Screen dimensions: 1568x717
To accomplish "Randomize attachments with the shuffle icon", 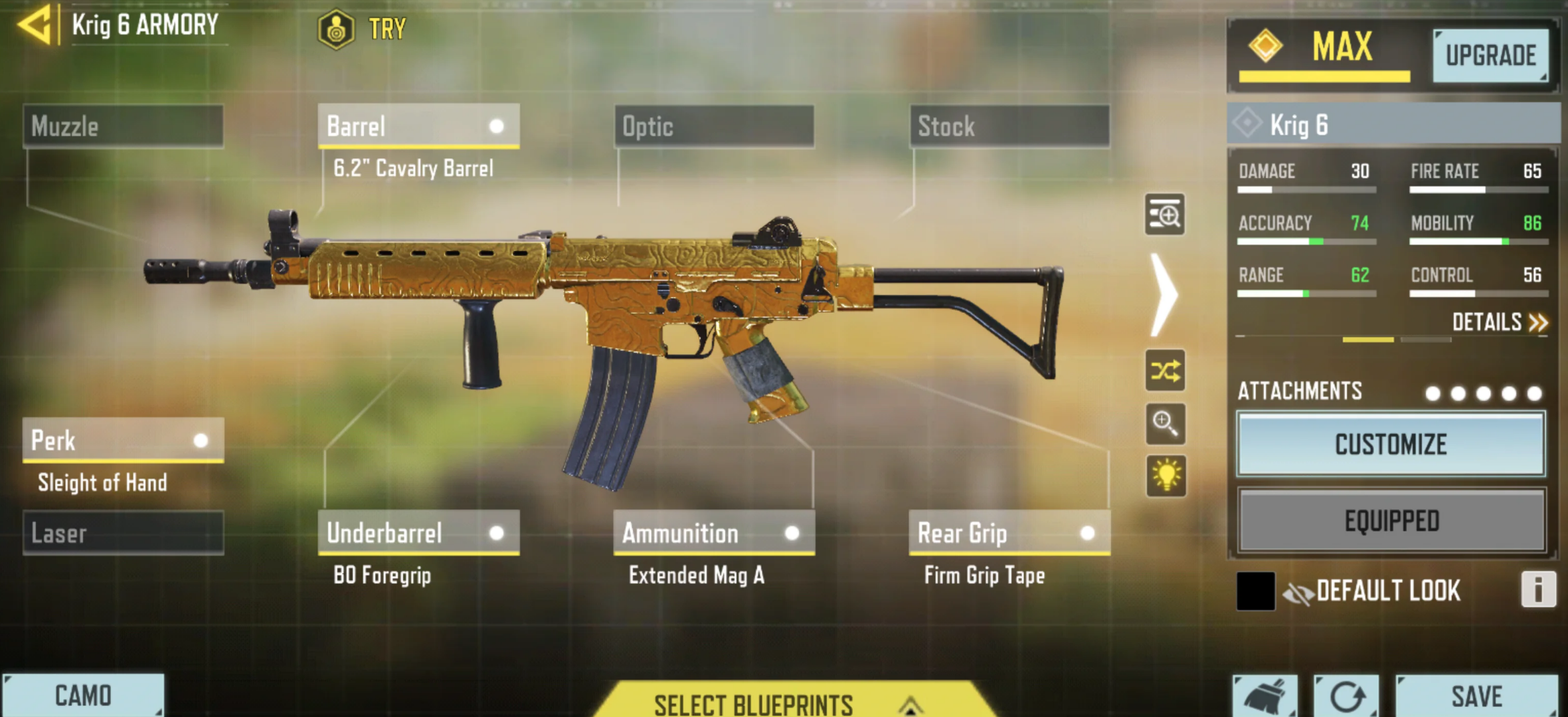I will pos(1166,371).
